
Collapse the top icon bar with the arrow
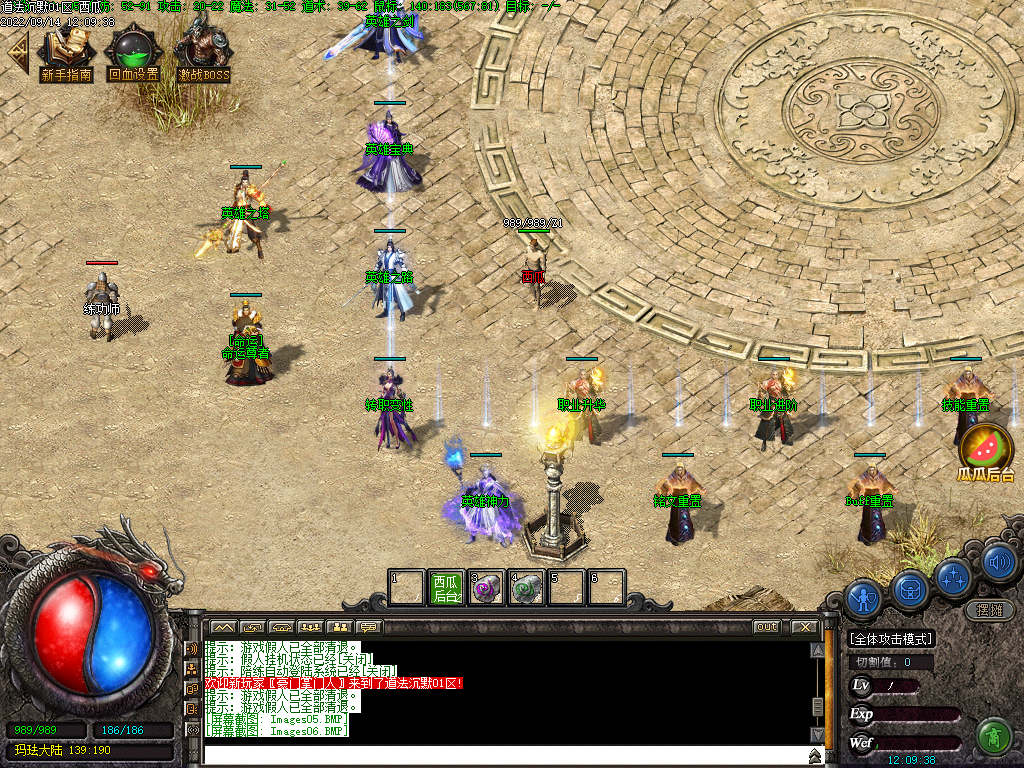click(x=17, y=53)
